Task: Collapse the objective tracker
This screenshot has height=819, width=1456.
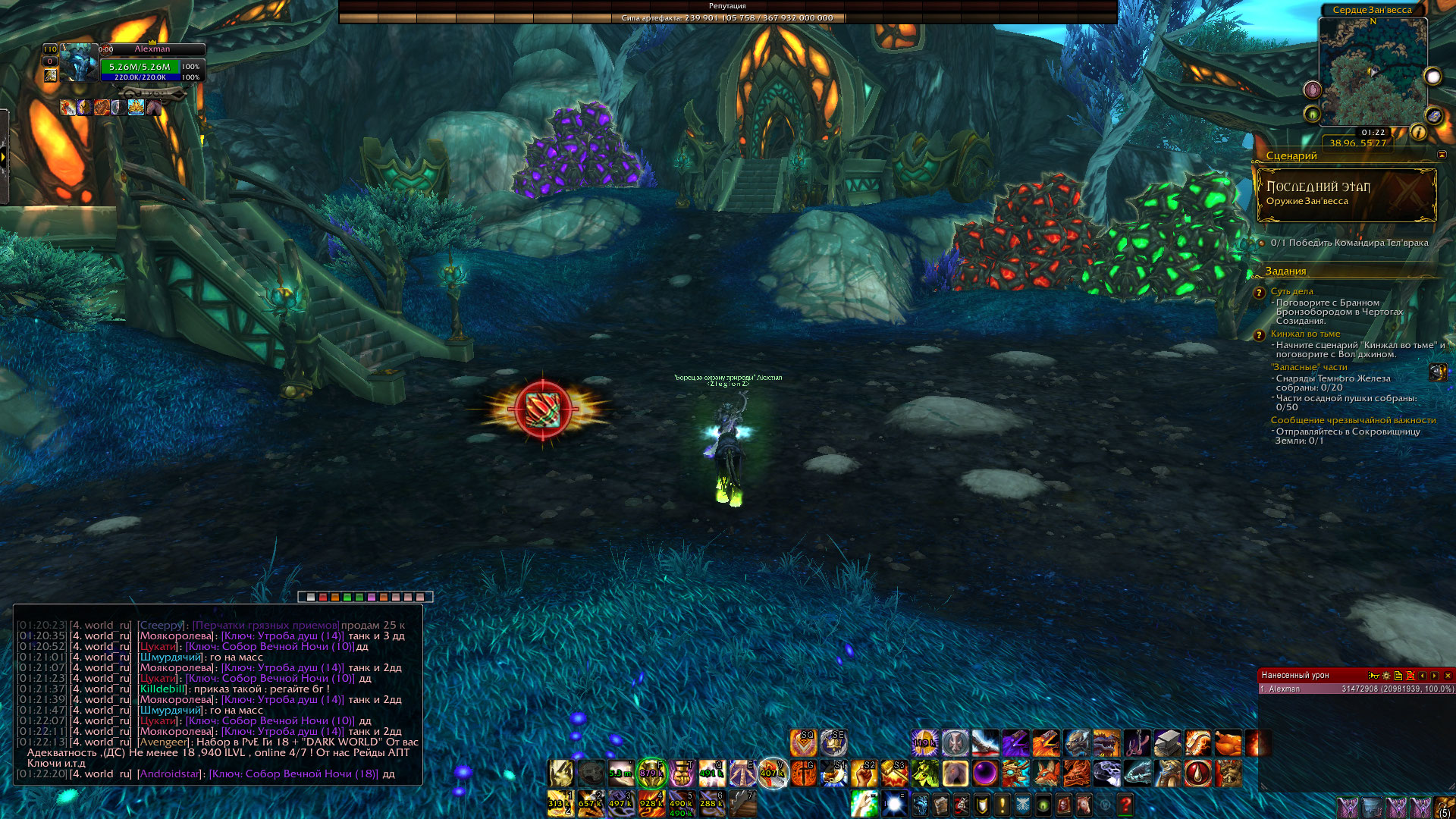Action: pyautogui.click(x=1442, y=155)
